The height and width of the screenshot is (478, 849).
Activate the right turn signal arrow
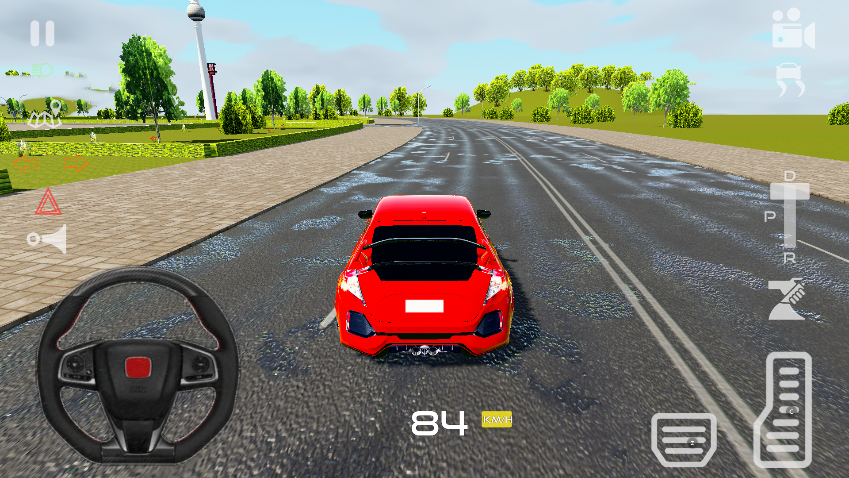(x=76, y=163)
